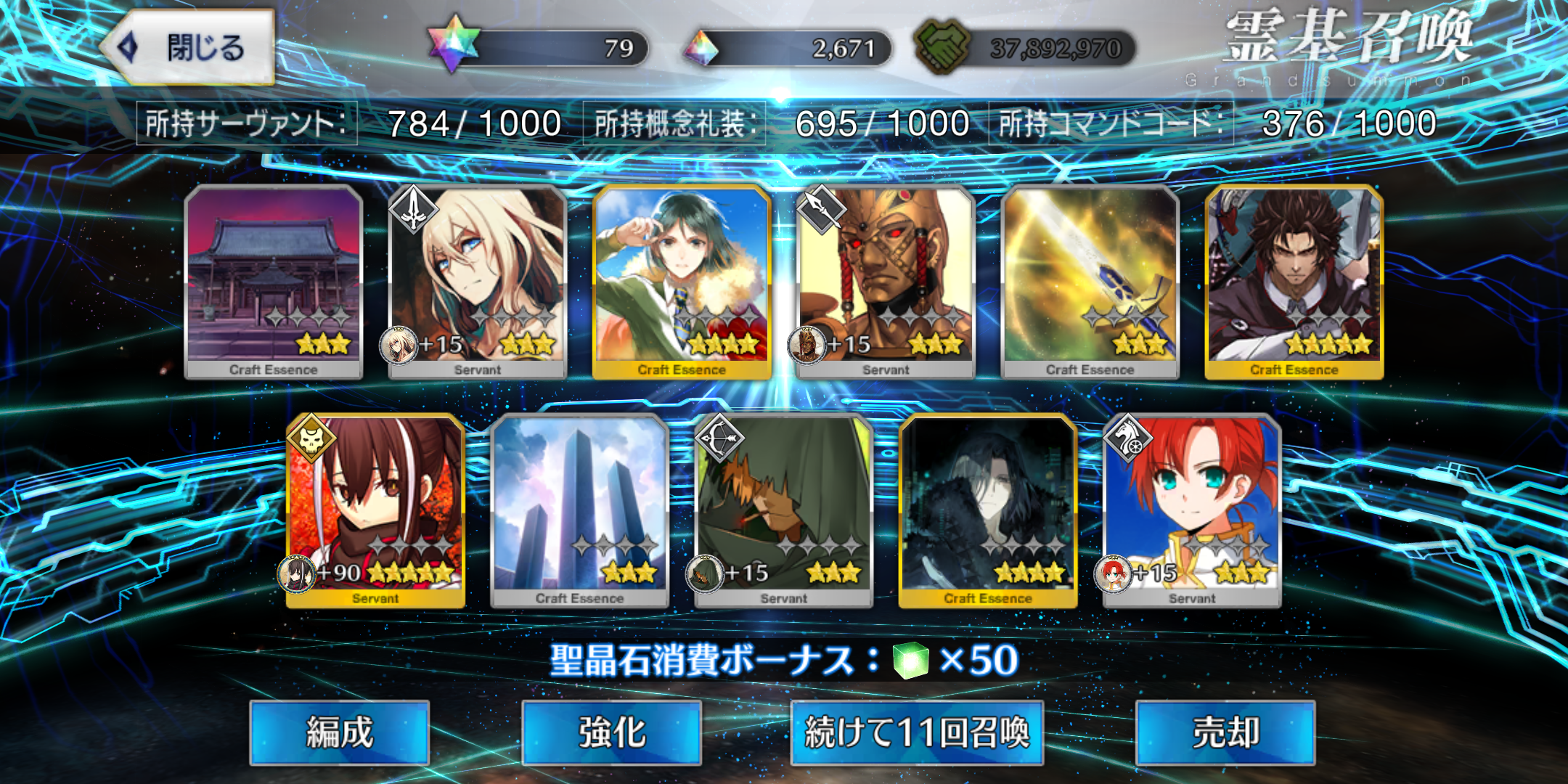Tap the green handshake Friend Point icon

pyautogui.click(x=942, y=46)
